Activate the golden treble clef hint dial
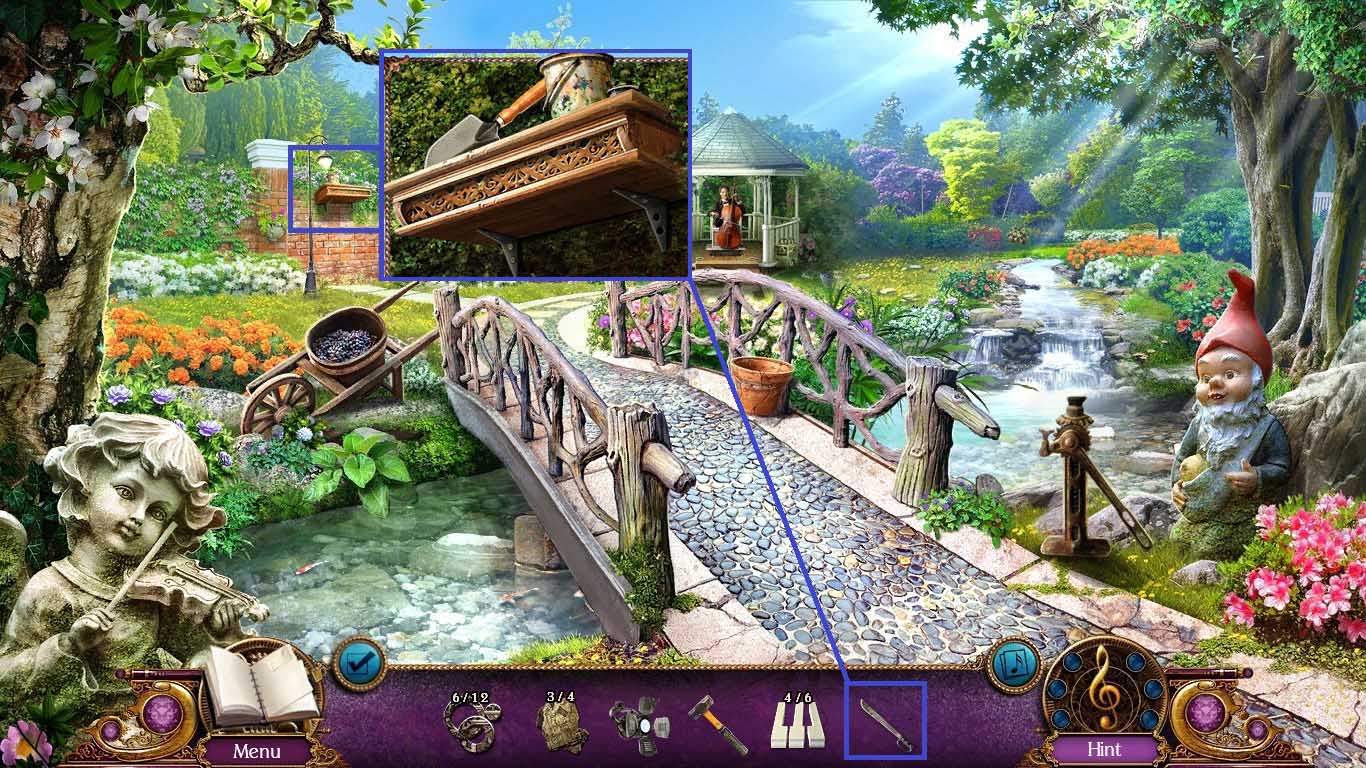The width and height of the screenshot is (1366, 768). [x=1104, y=688]
